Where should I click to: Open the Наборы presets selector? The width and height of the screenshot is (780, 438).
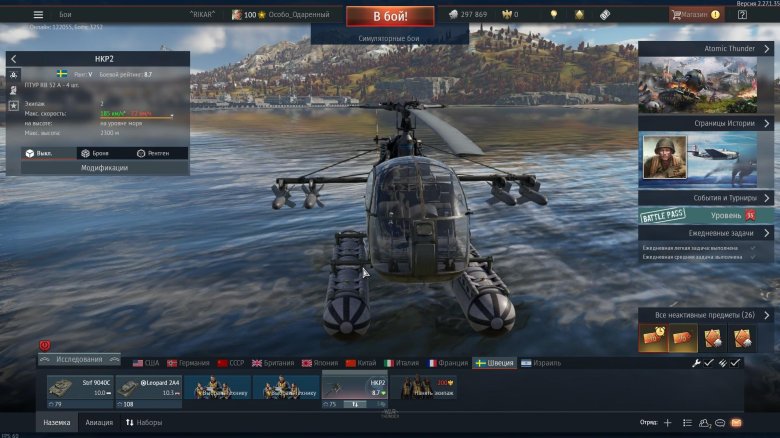coord(143,423)
